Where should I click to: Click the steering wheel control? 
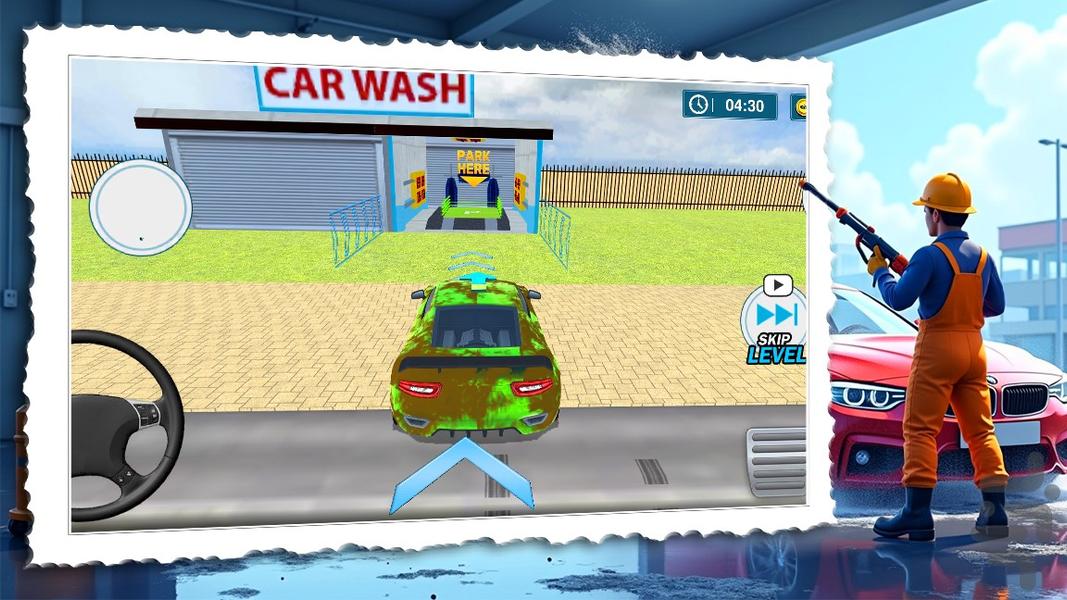(124, 424)
